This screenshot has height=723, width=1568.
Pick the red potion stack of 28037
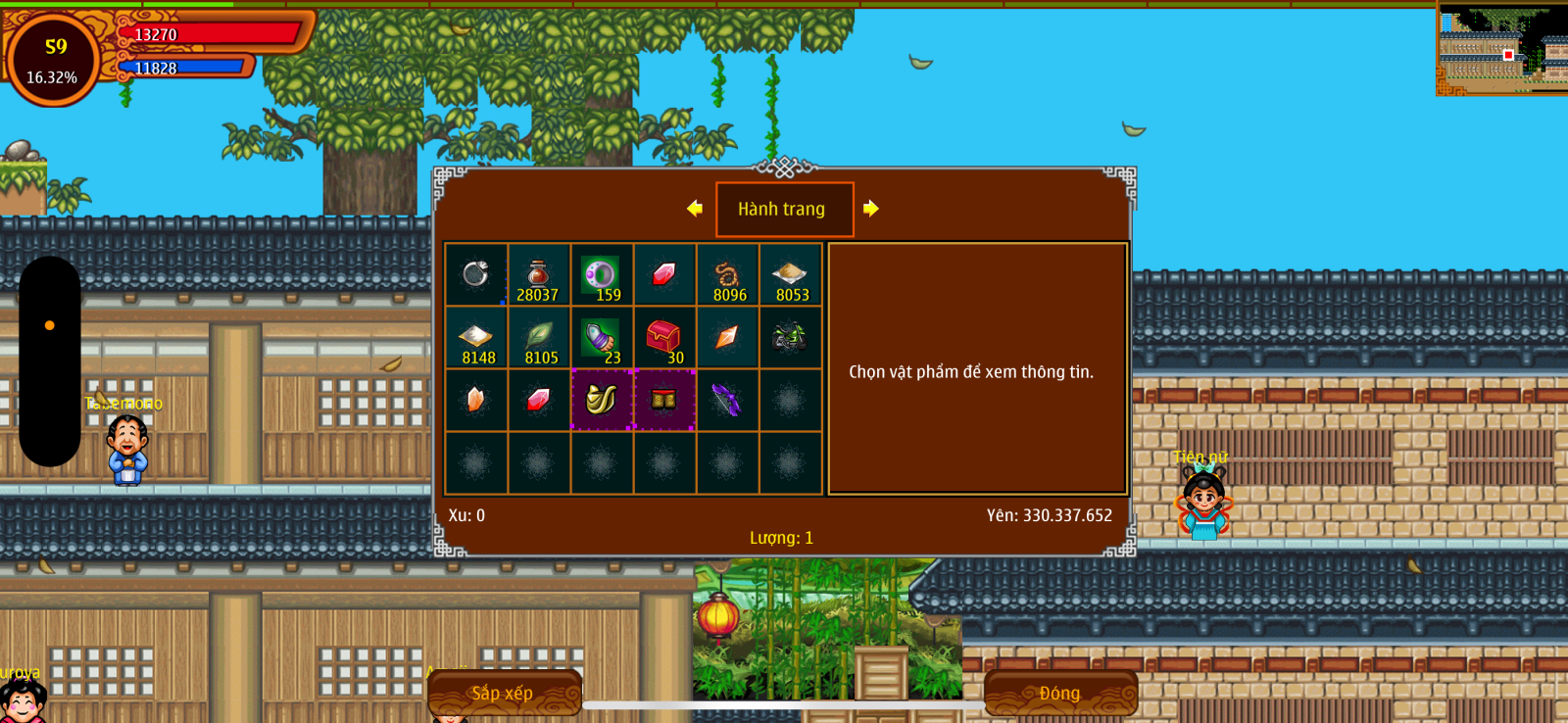538,276
